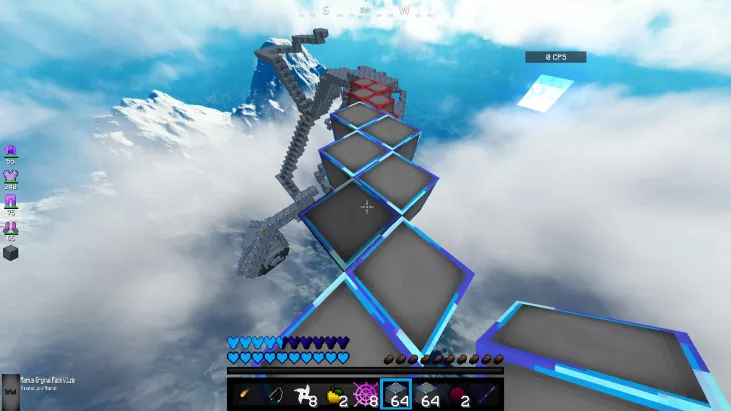
Task: Select the highlighted stone block stack
Action: point(395,394)
